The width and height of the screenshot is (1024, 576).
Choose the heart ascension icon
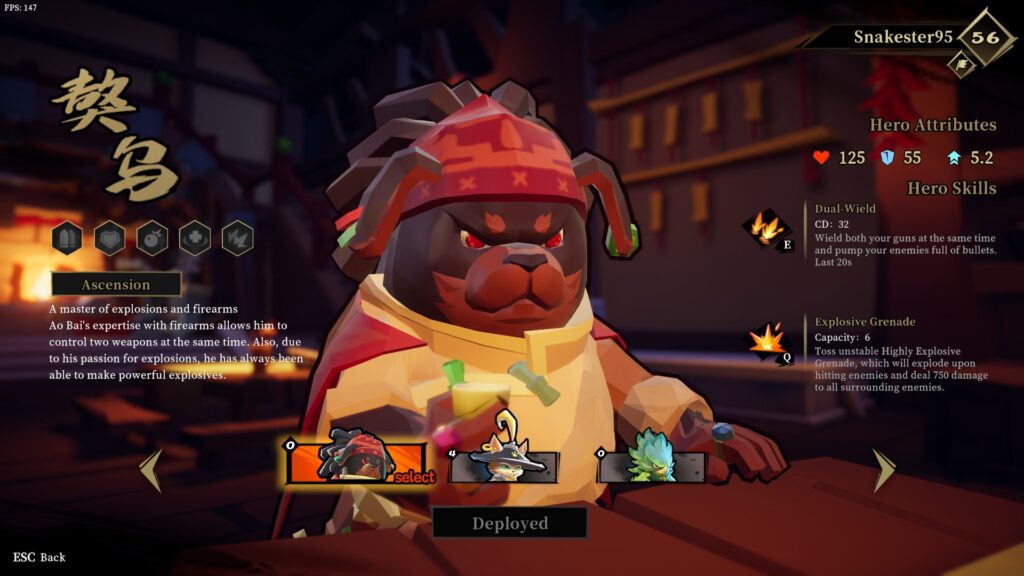(x=110, y=238)
